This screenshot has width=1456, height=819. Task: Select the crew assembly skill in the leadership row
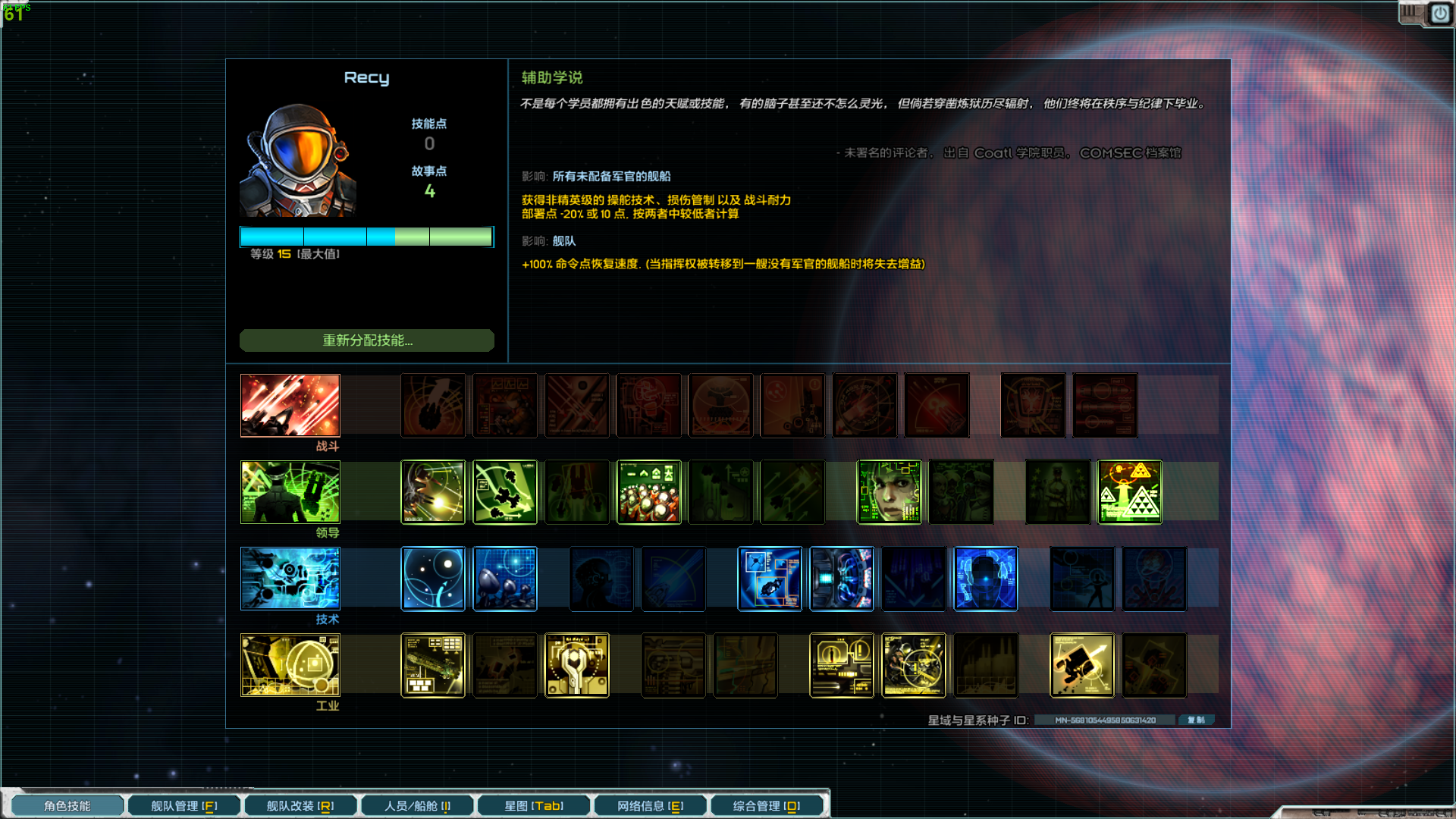coord(649,492)
